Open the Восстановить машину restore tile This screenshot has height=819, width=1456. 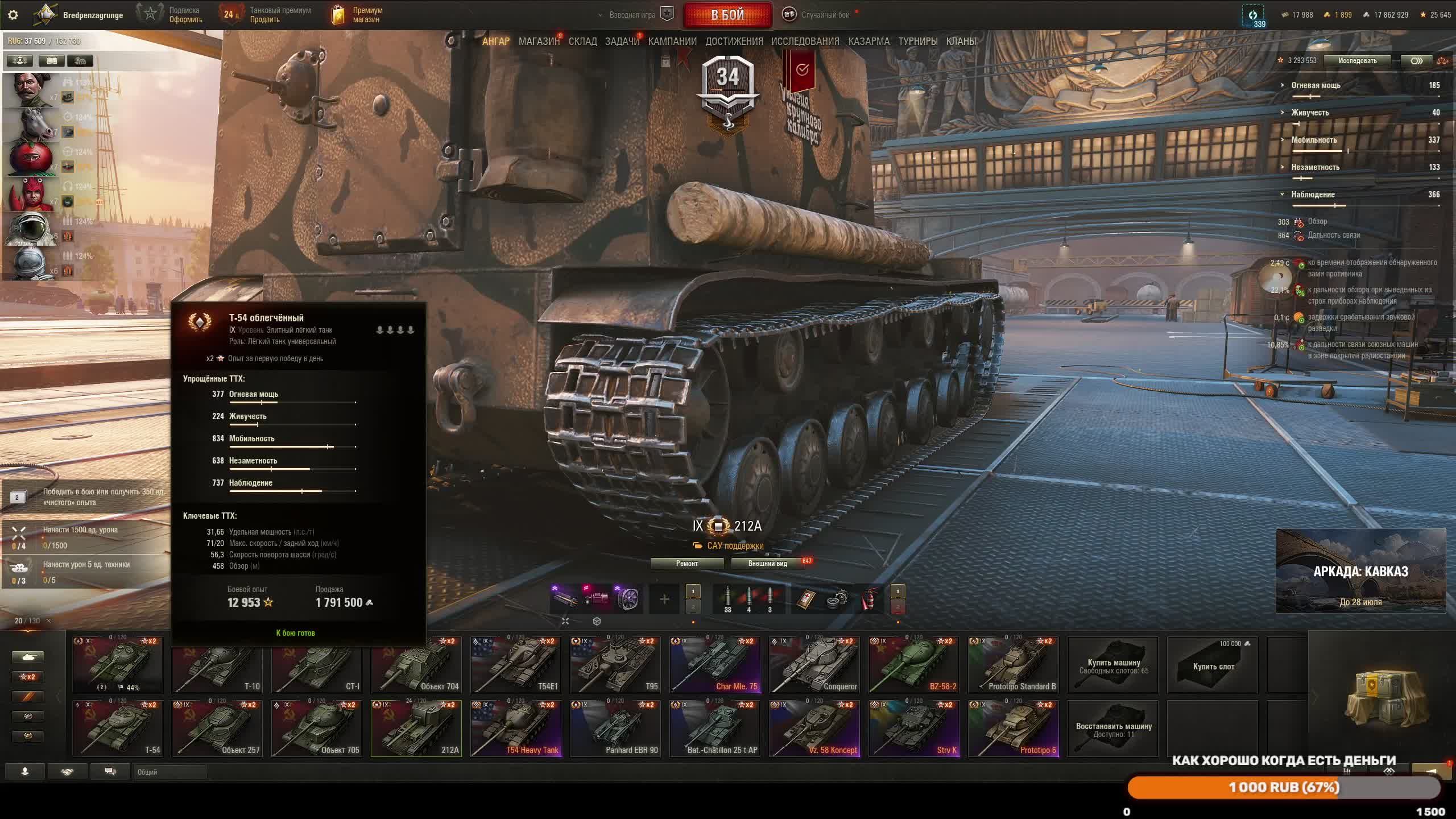click(x=1113, y=729)
